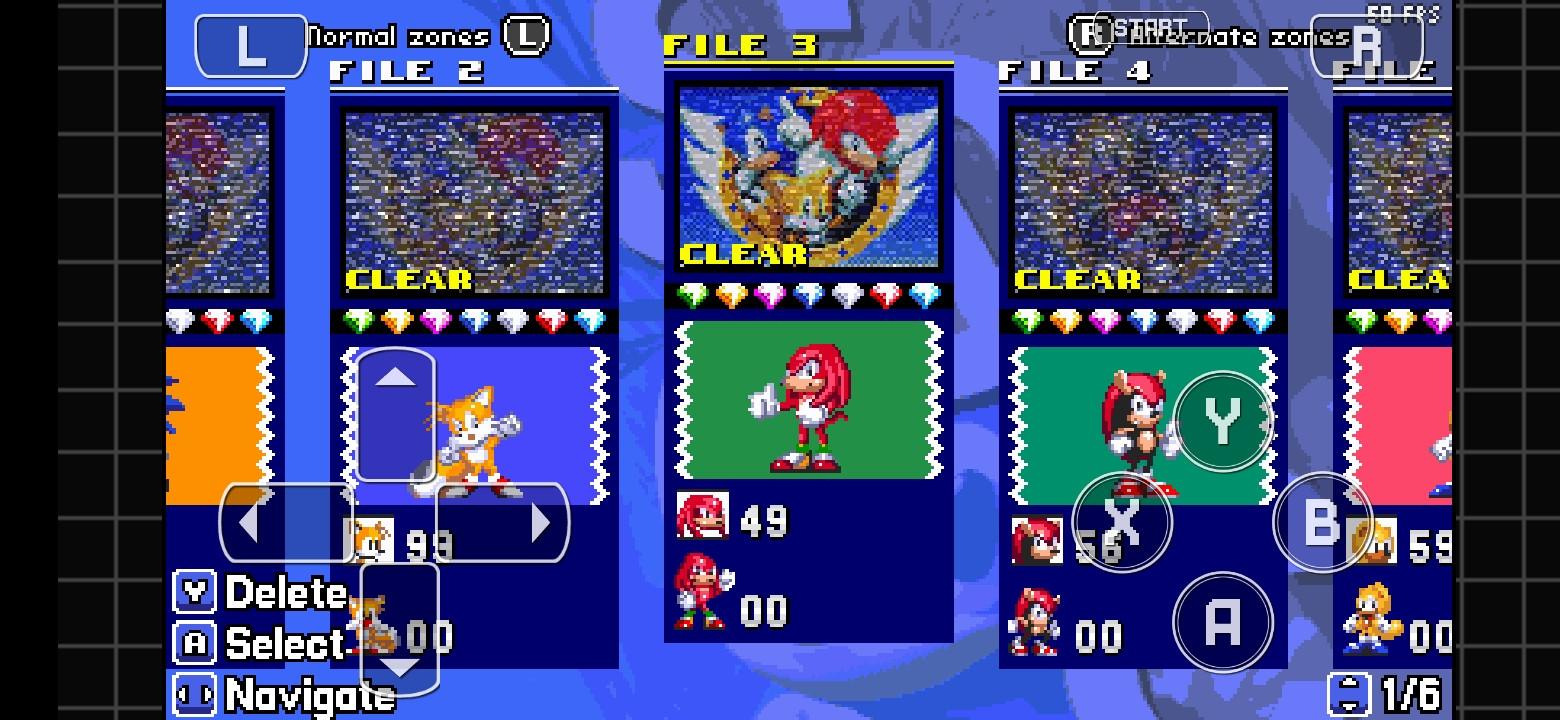
Task: Select the FILE 4 header
Action: click(1075, 71)
